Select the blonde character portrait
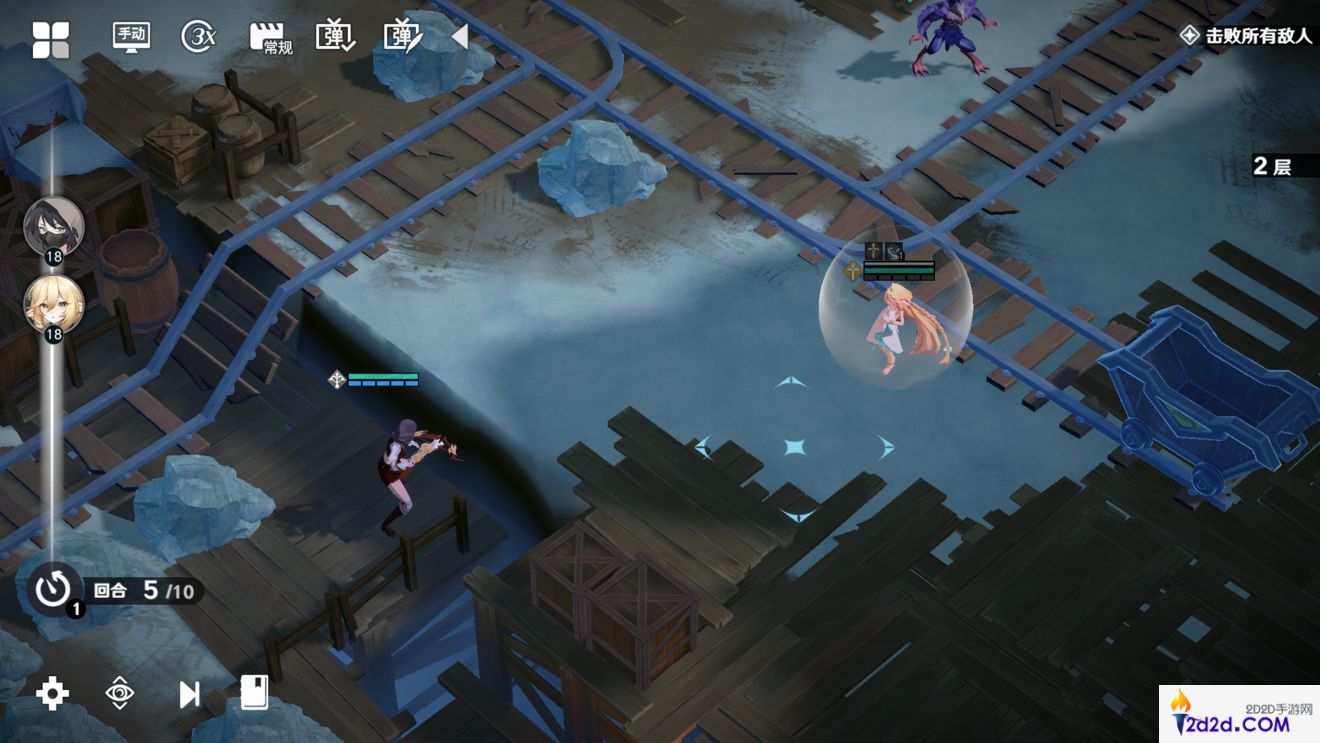1320x743 pixels. pos(53,303)
